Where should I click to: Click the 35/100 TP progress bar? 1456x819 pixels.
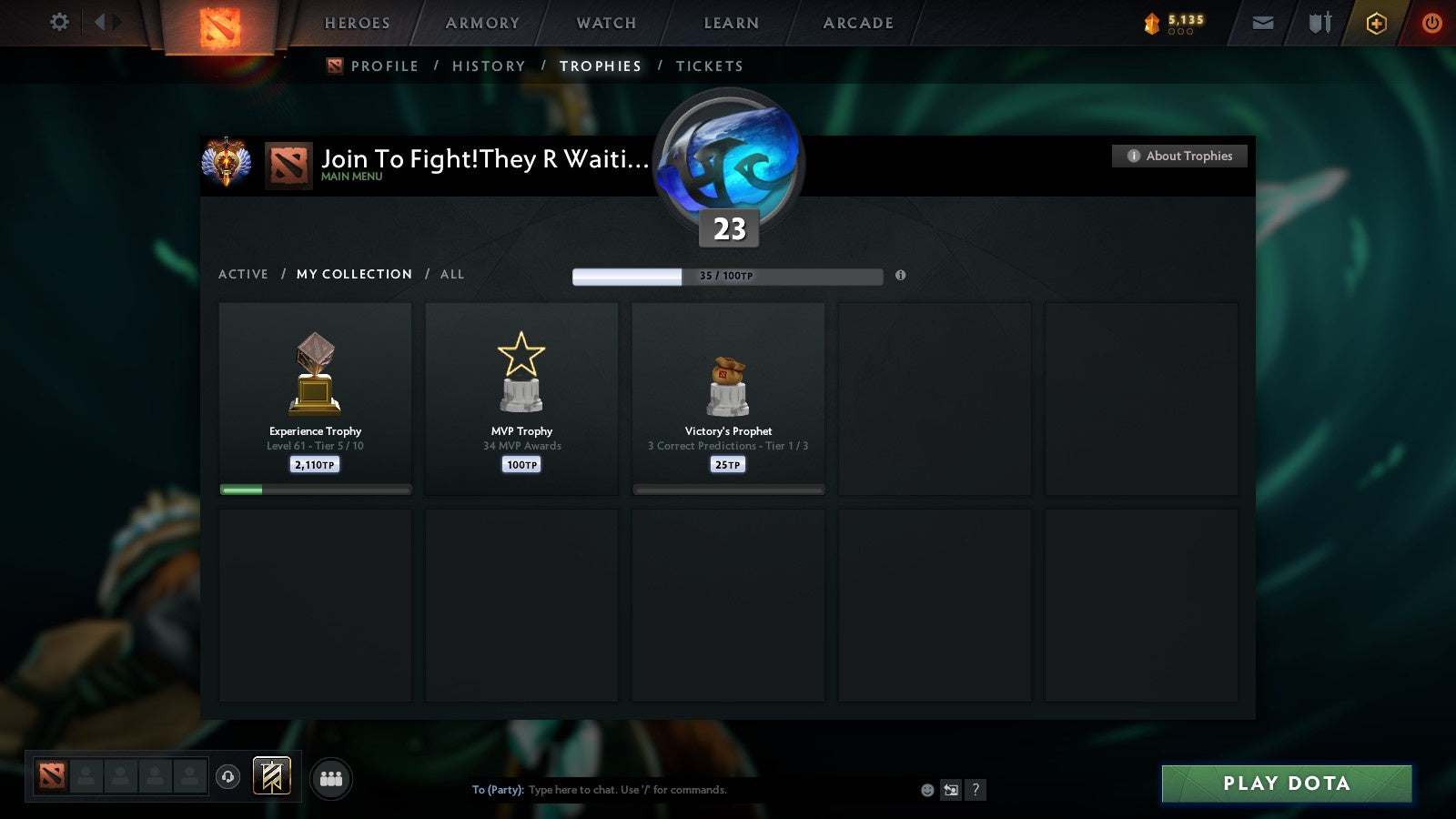point(726,276)
